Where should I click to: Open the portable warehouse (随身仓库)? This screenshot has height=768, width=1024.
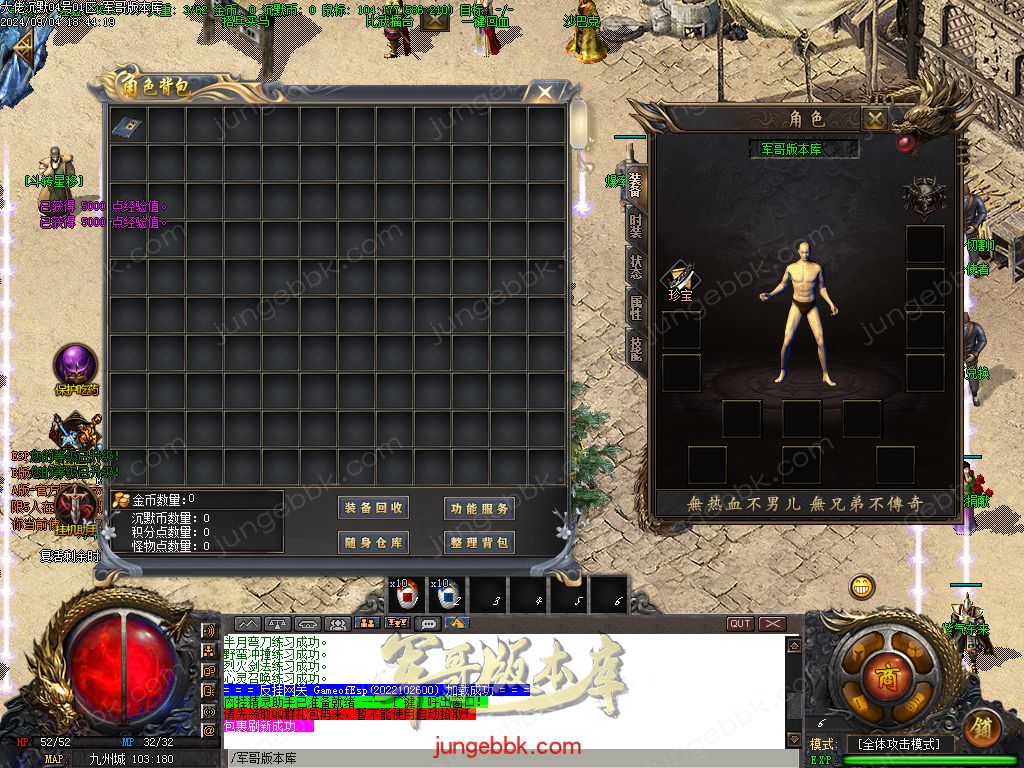(x=375, y=542)
